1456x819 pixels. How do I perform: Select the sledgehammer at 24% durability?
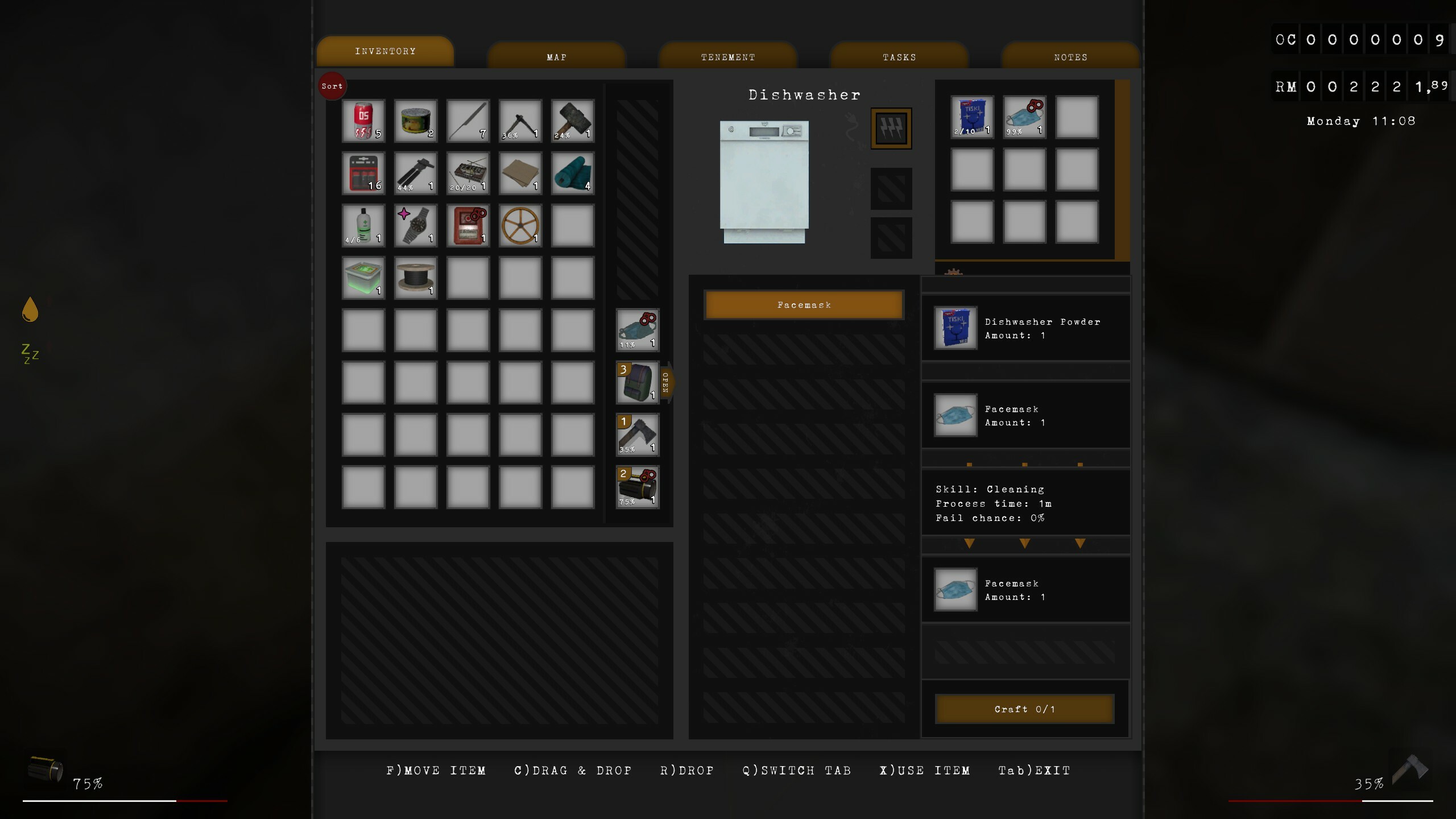click(x=572, y=120)
